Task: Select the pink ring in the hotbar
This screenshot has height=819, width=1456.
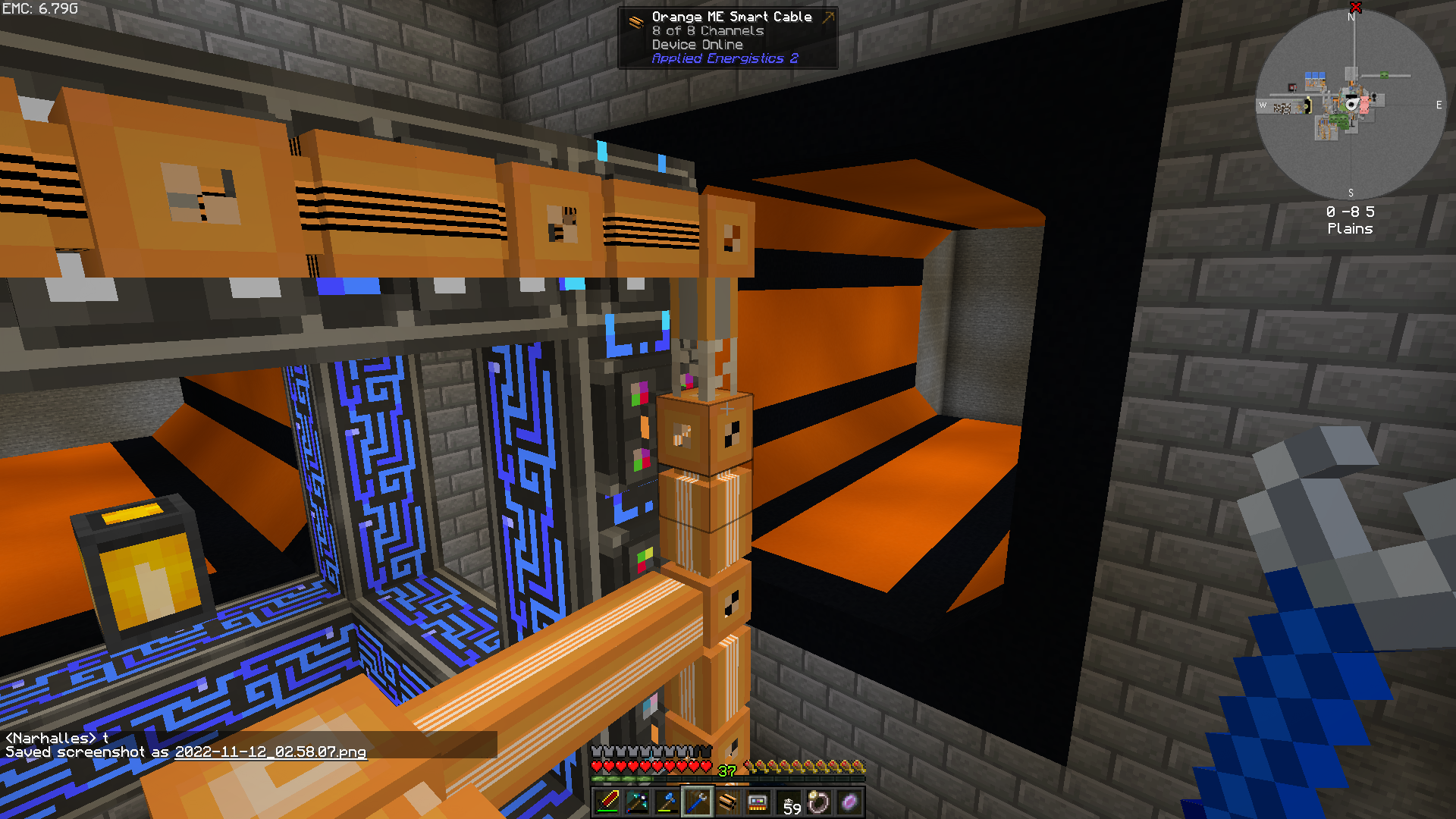Action: (x=819, y=800)
